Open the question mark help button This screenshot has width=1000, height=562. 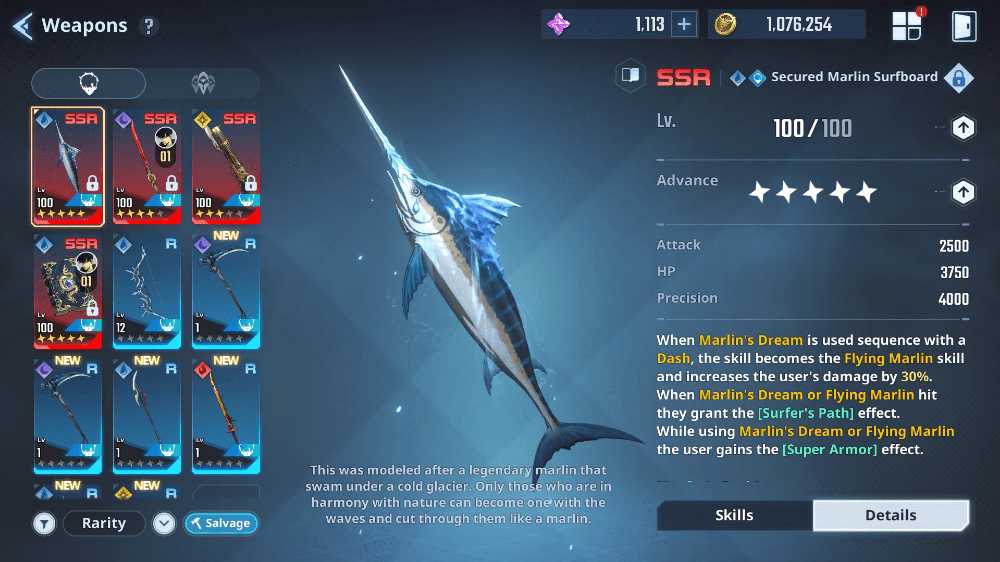click(x=149, y=27)
